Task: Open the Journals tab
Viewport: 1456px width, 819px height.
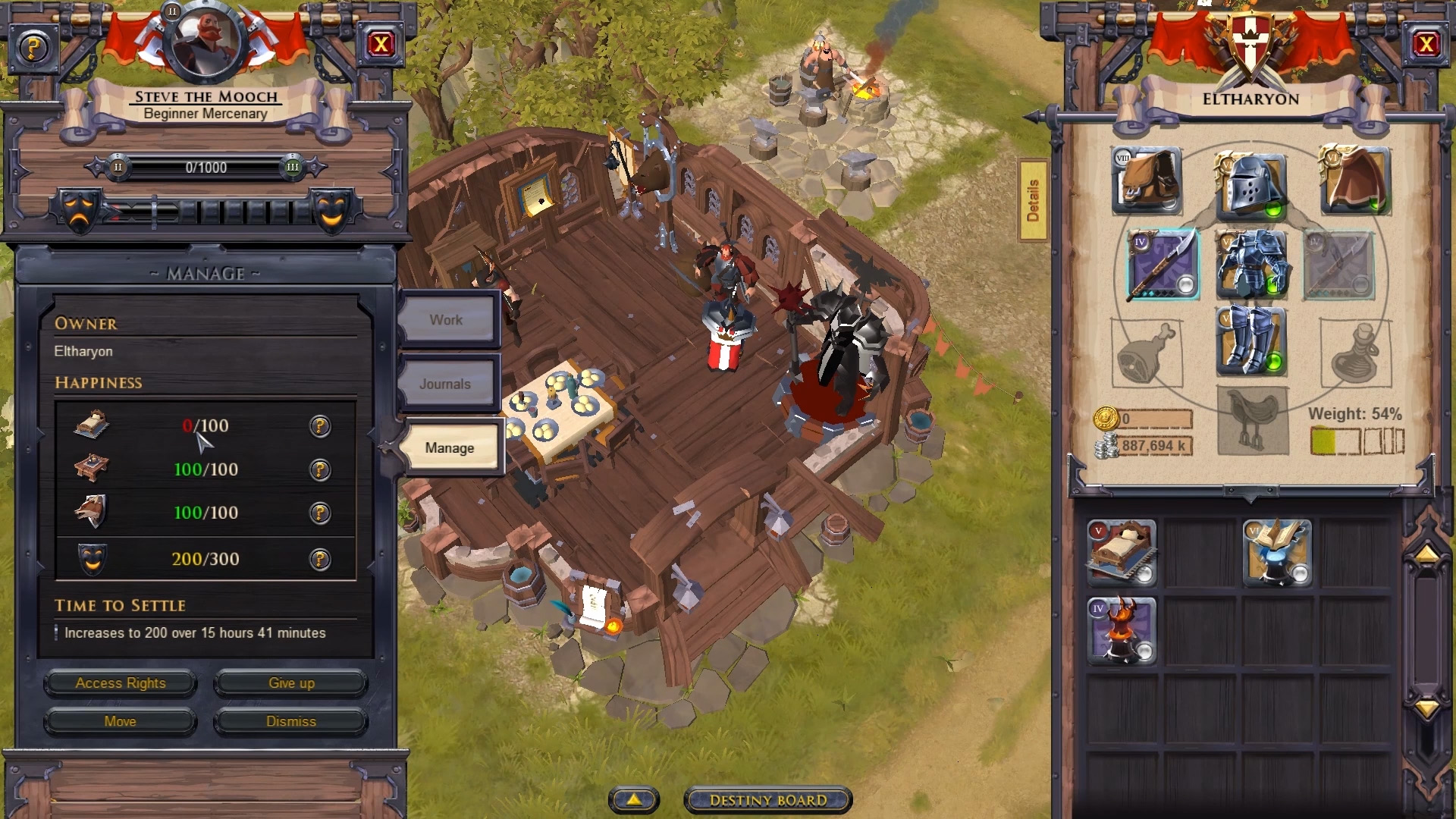Action: tap(447, 384)
